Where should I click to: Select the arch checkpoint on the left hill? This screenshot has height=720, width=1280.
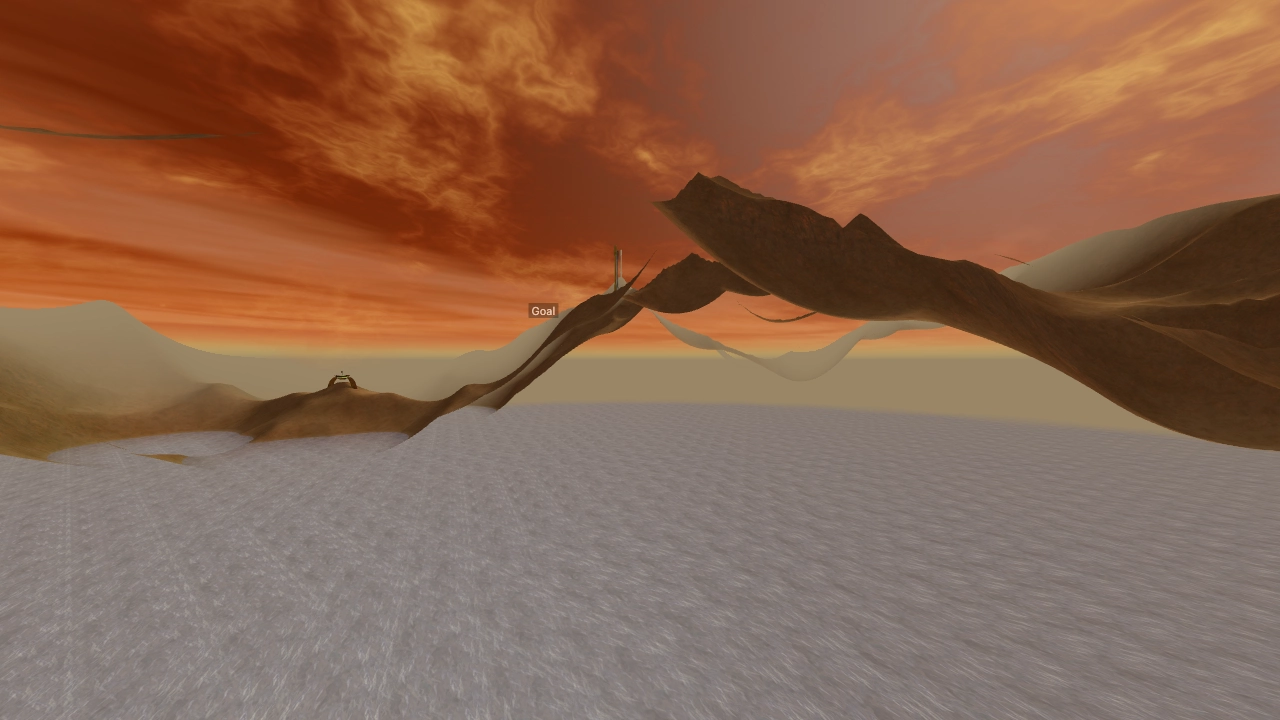point(342,381)
